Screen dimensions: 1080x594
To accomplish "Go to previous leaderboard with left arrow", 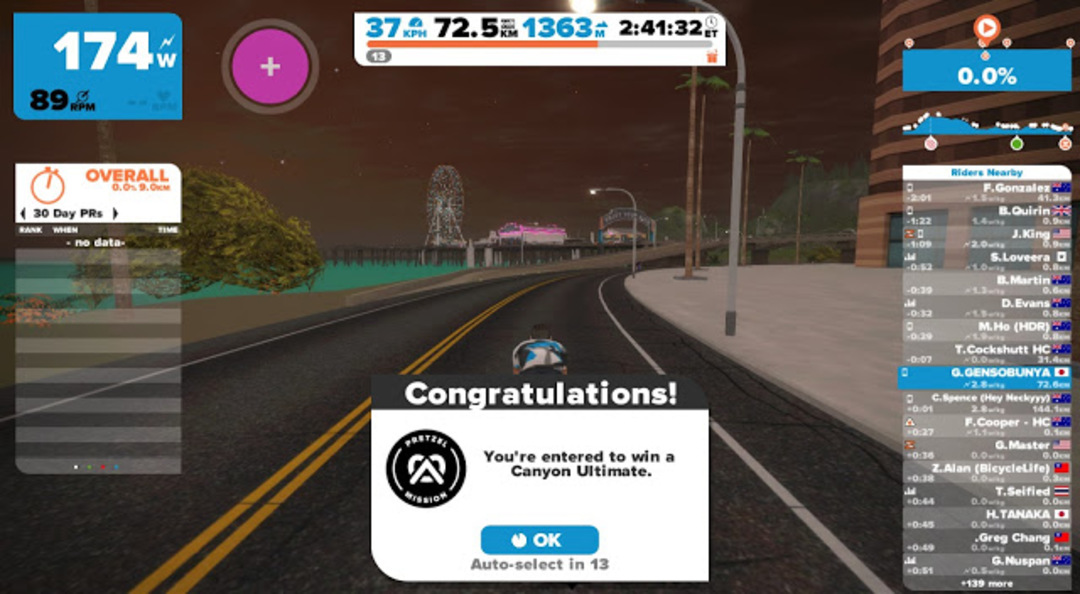I will pyautogui.click(x=23, y=213).
